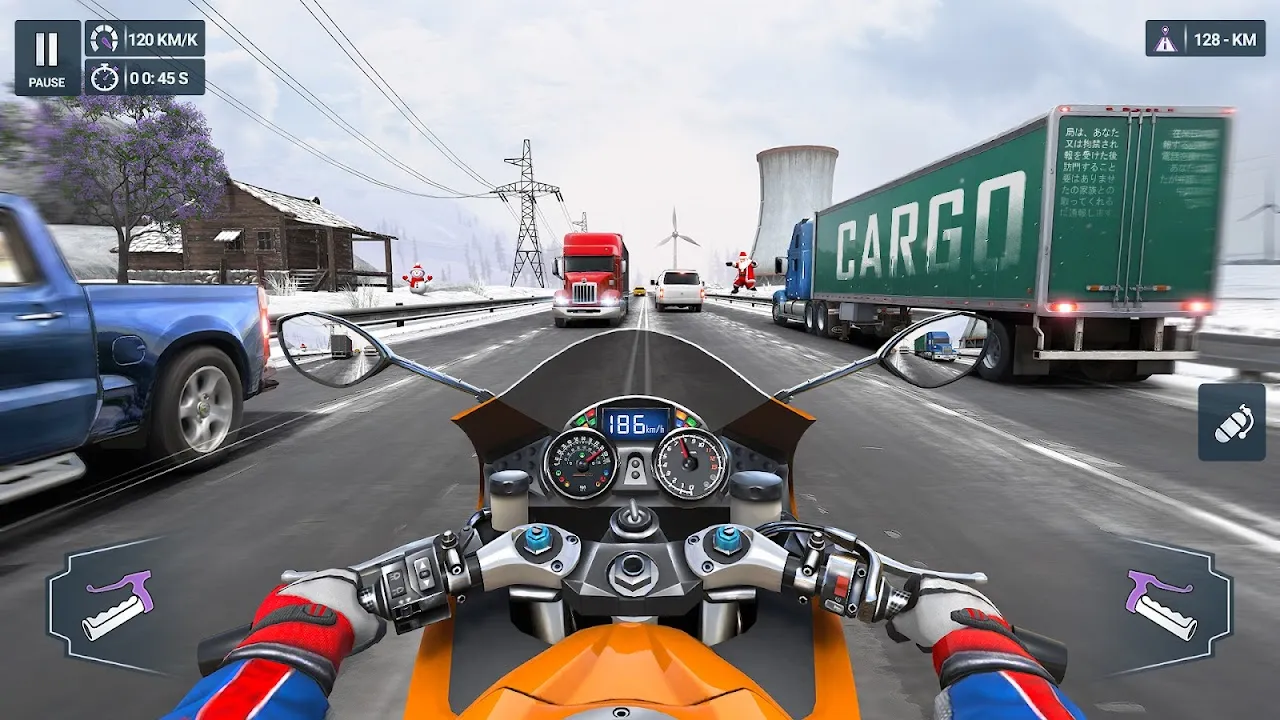Tap the ignition key on the bike
The width and height of the screenshot is (1280, 720).
pyautogui.click(x=634, y=520)
